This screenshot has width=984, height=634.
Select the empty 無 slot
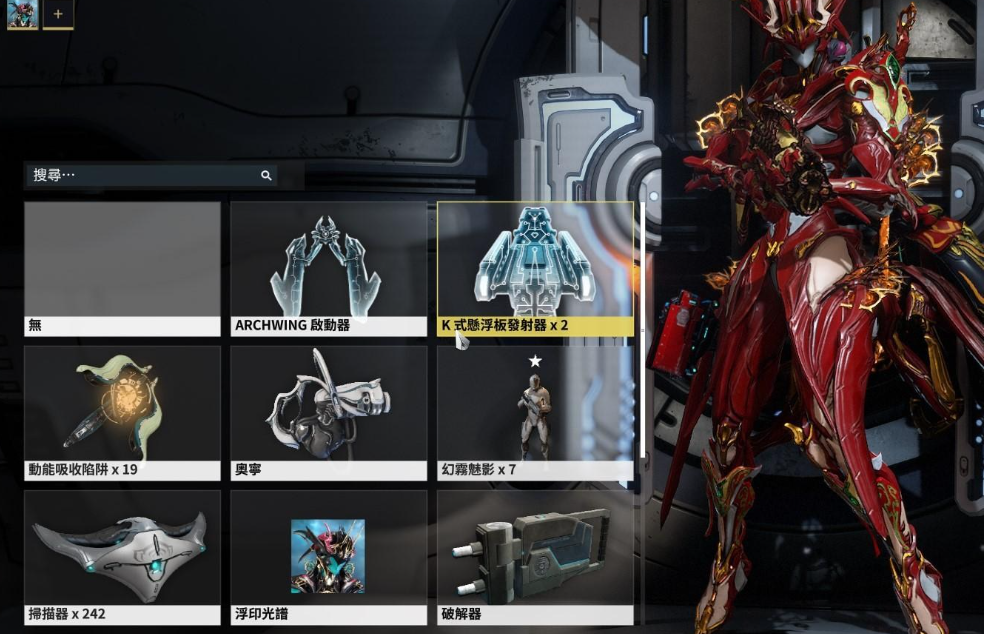click(122, 268)
